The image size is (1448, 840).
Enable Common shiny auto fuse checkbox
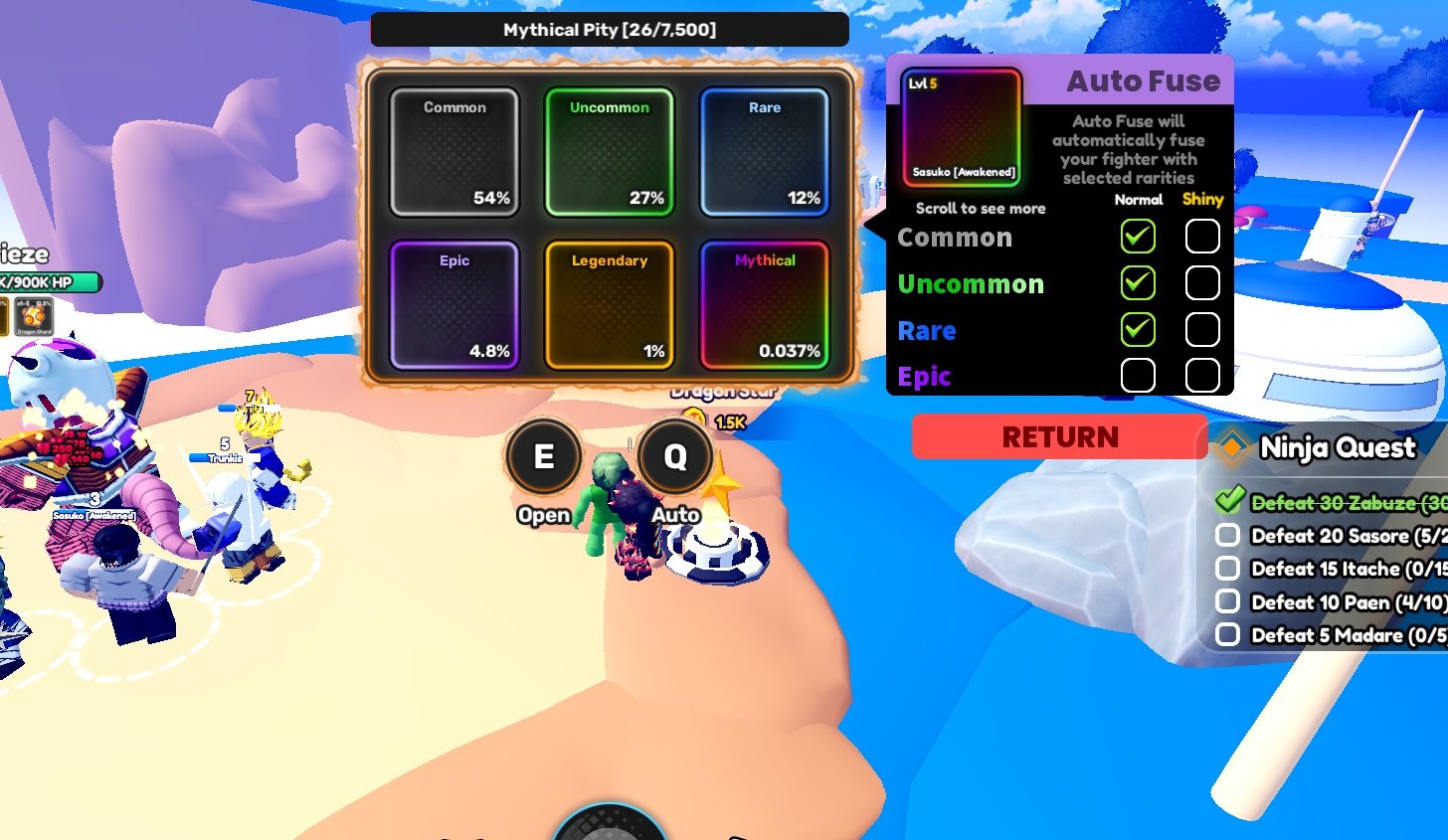tap(1202, 237)
